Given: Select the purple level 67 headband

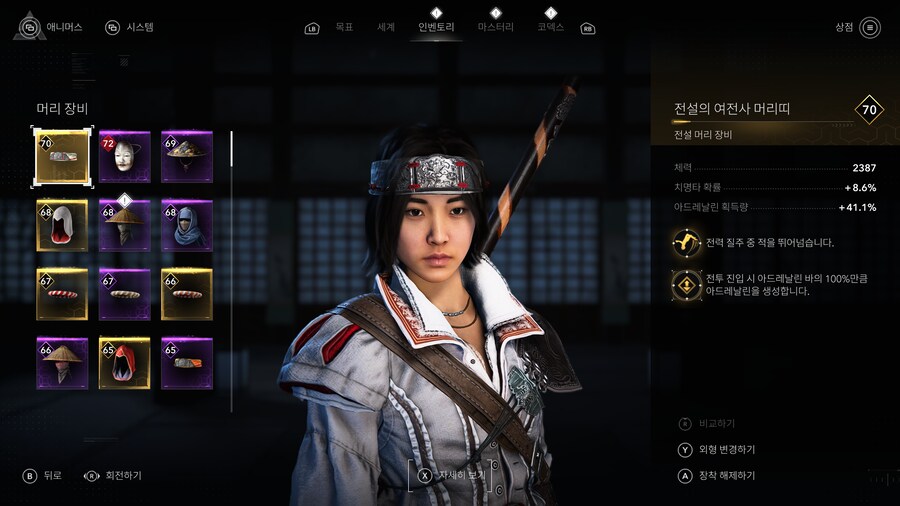Looking at the screenshot, I should (x=125, y=294).
